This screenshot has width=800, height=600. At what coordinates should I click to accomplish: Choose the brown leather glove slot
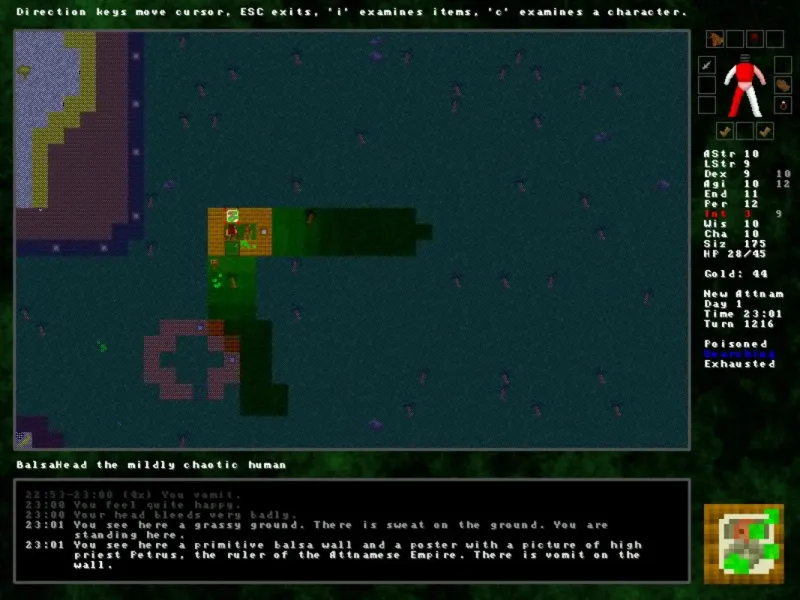[x=783, y=85]
